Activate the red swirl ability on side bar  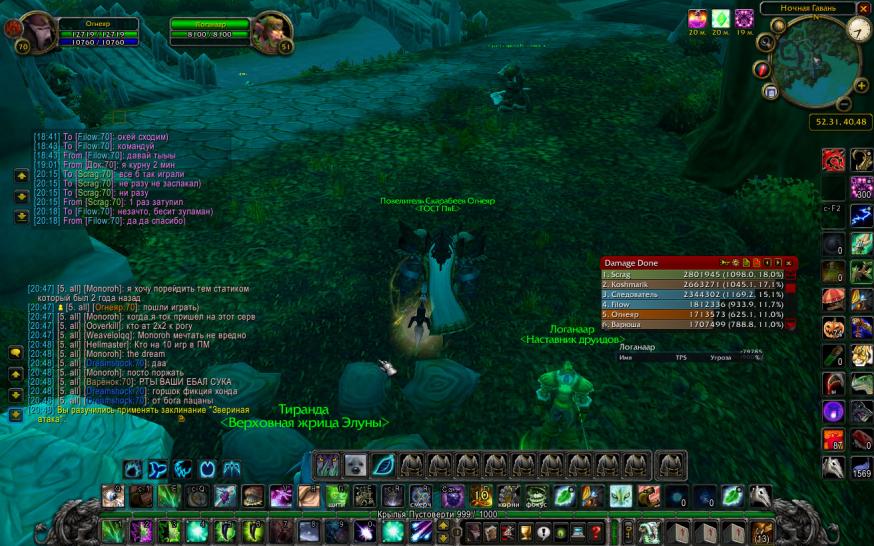click(833, 159)
